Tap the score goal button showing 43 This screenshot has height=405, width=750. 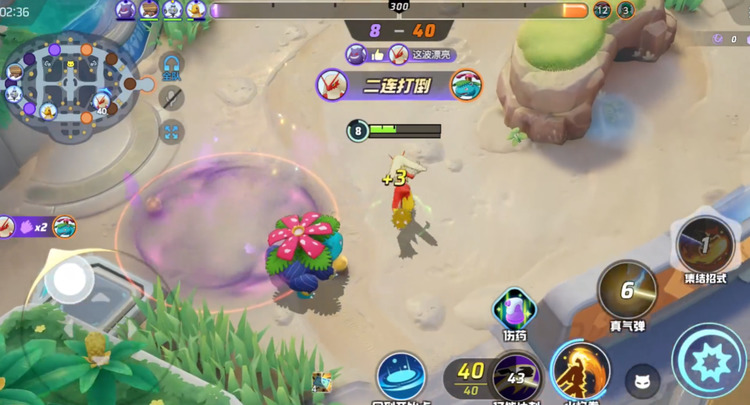[x=517, y=377]
